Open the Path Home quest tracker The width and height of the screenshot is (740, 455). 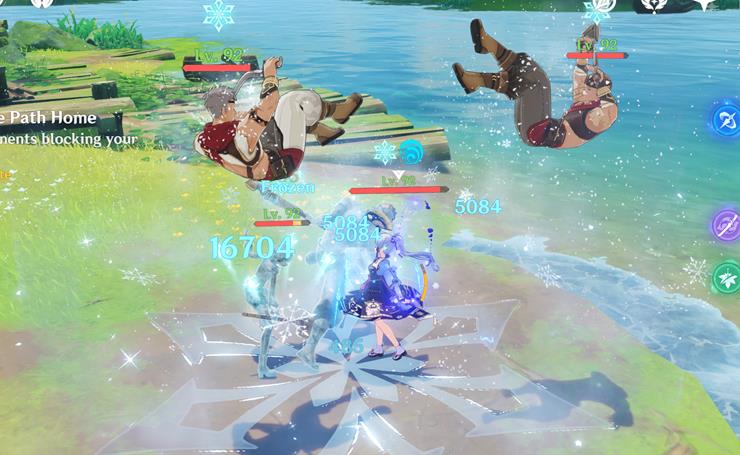50,118
